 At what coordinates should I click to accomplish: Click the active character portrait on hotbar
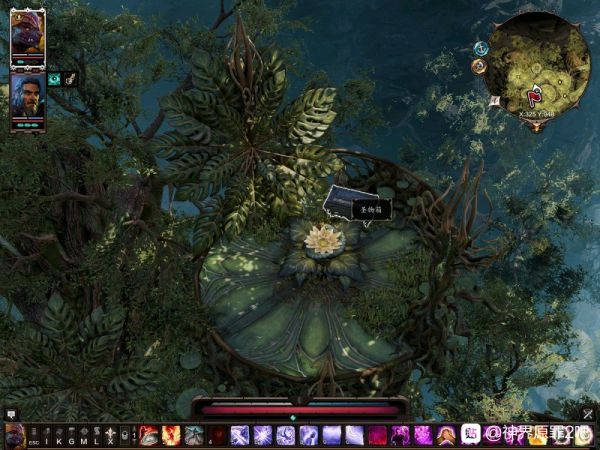pos(14,435)
